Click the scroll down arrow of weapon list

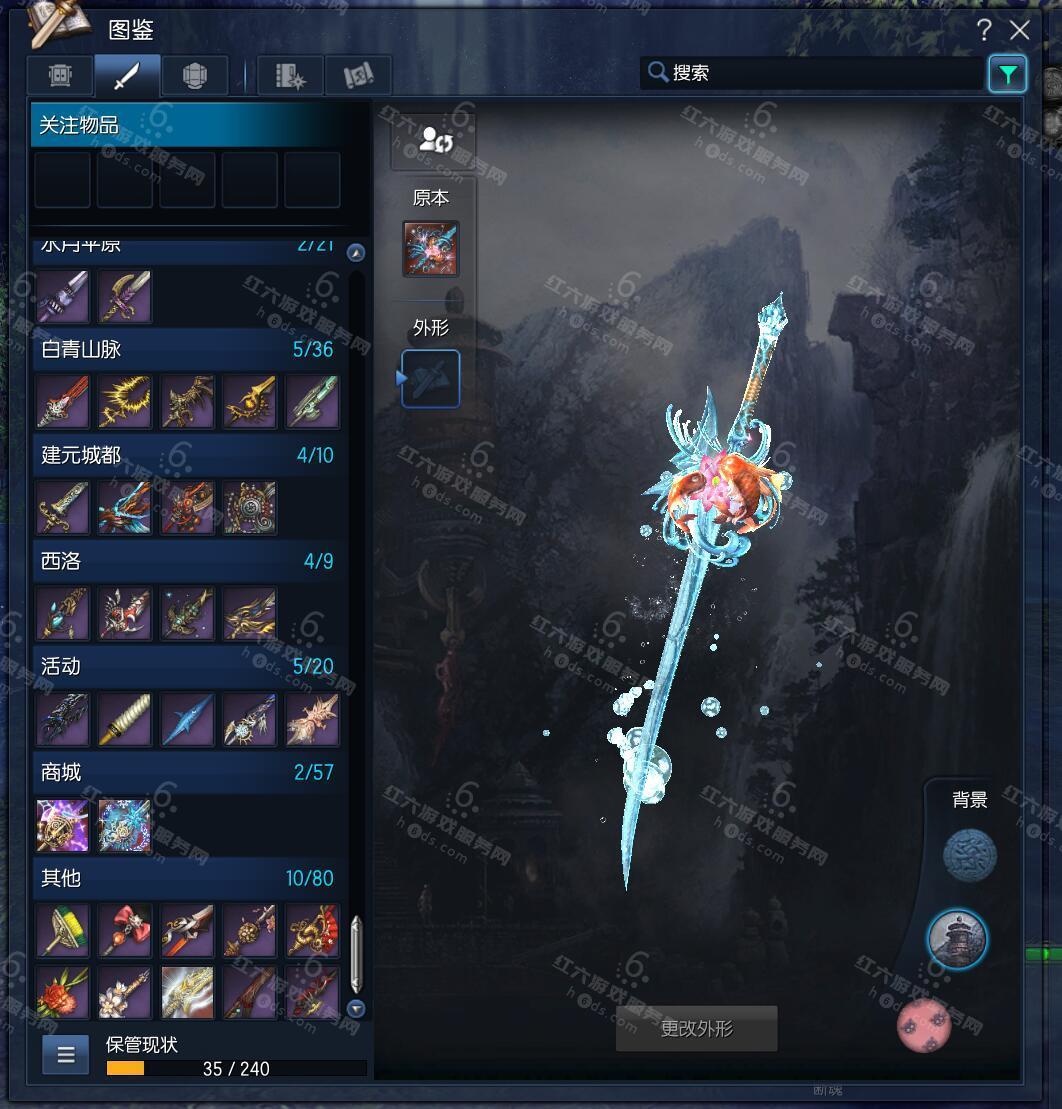pos(356,1008)
